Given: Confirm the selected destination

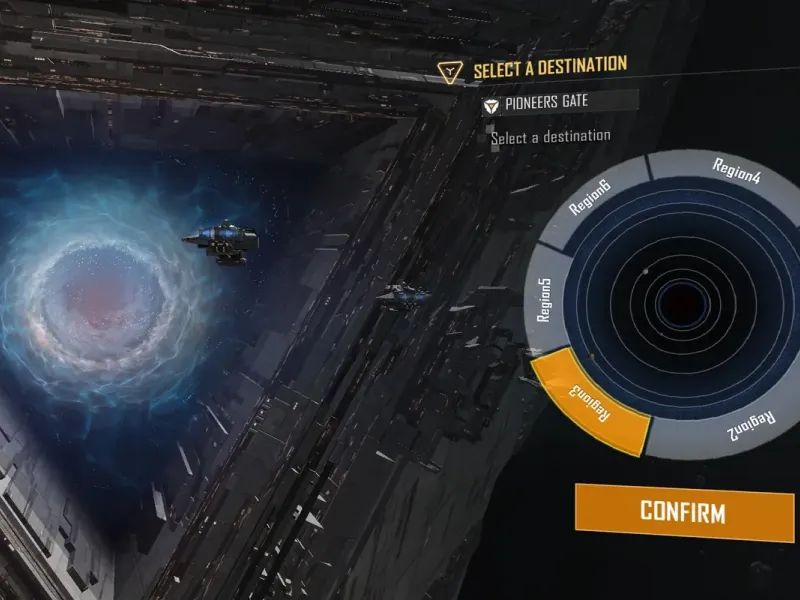Looking at the screenshot, I should point(682,513).
